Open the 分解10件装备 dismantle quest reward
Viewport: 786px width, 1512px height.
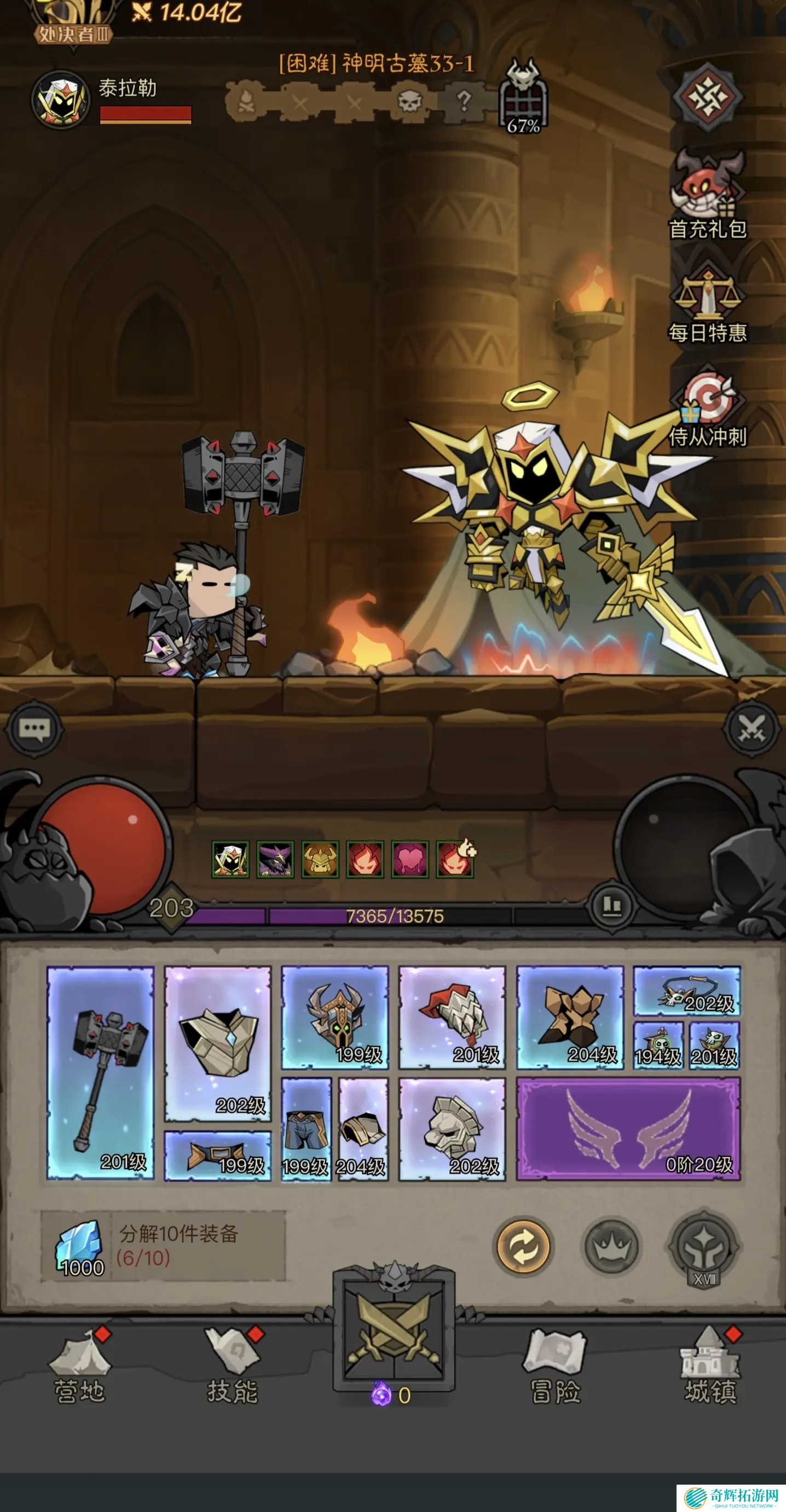(163, 1245)
